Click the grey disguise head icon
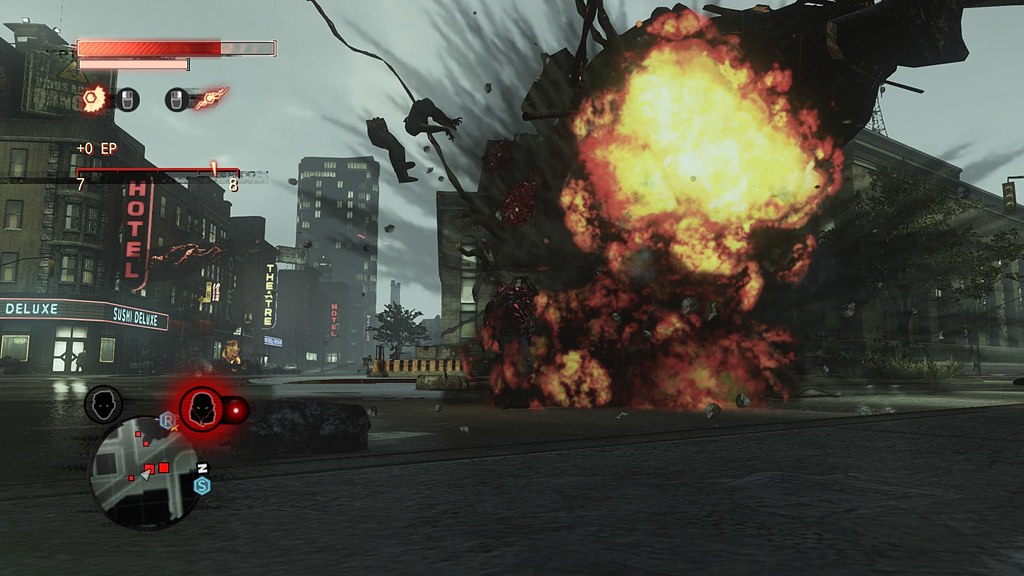The width and height of the screenshot is (1024, 576). click(x=103, y=404)
